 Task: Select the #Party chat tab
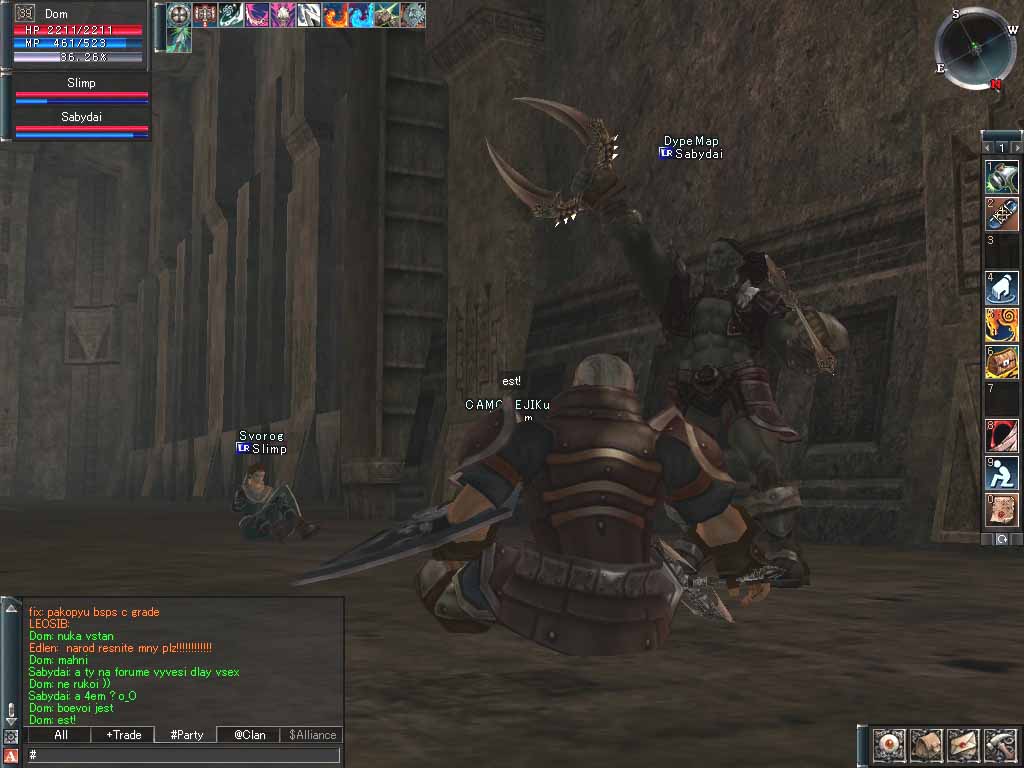click(187, 735)
